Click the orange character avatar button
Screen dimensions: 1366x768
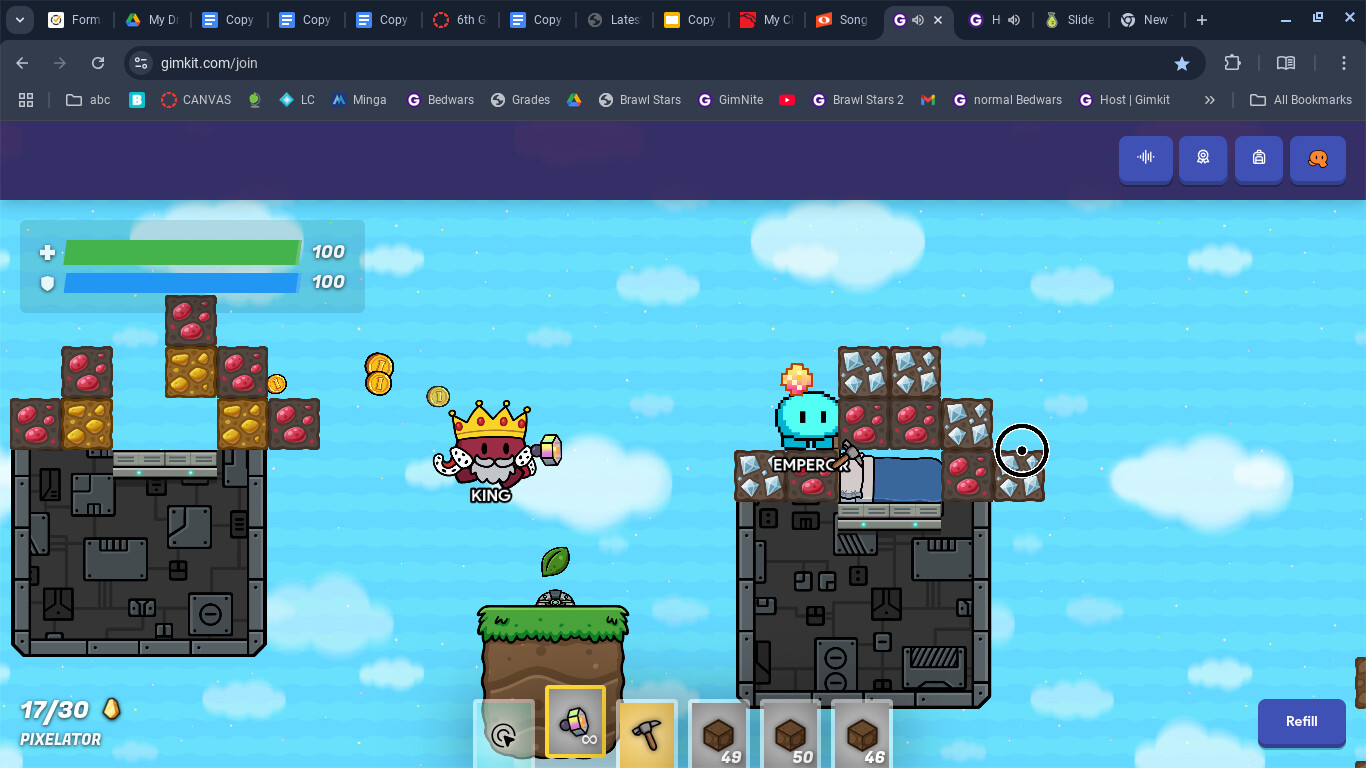pos(1317,158)
